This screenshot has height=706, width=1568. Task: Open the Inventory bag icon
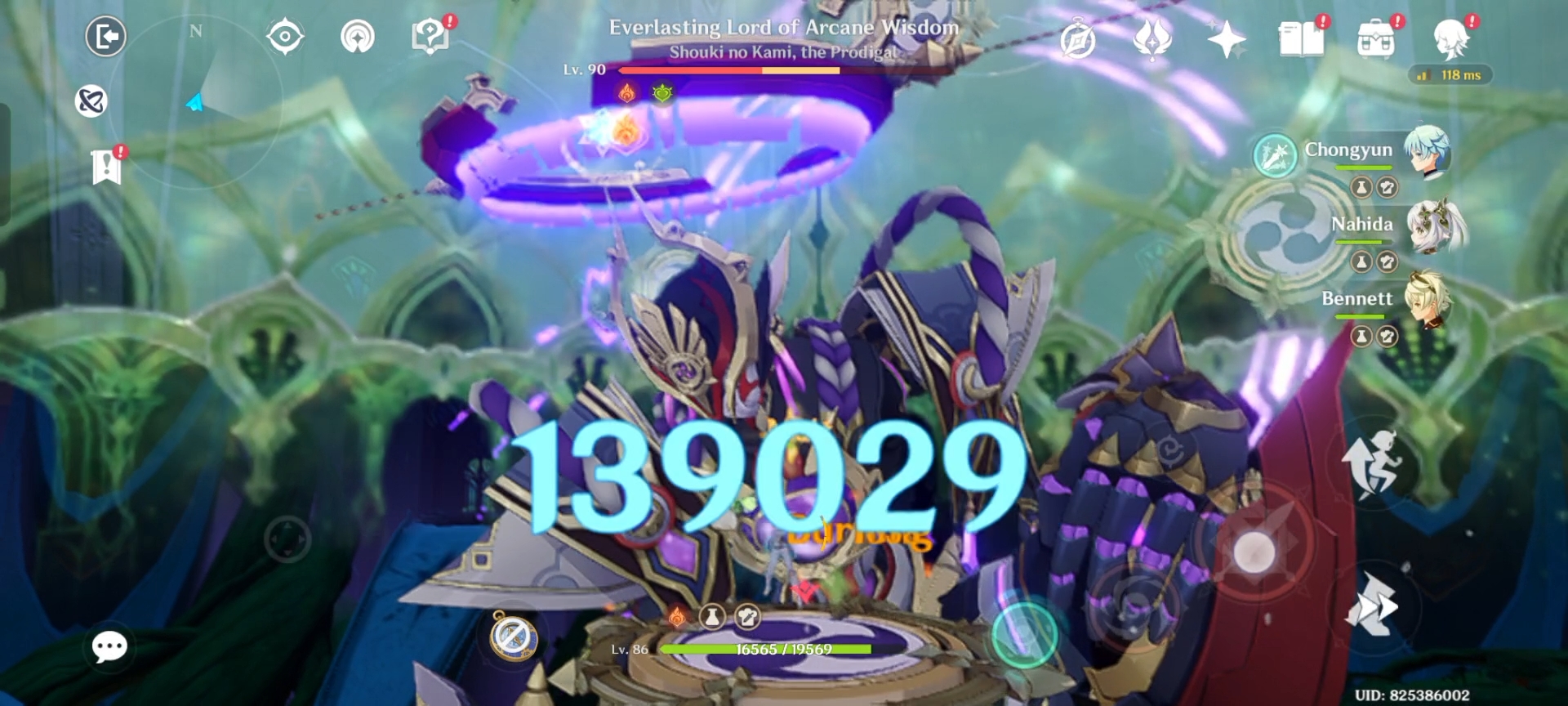pos(1376,37)
